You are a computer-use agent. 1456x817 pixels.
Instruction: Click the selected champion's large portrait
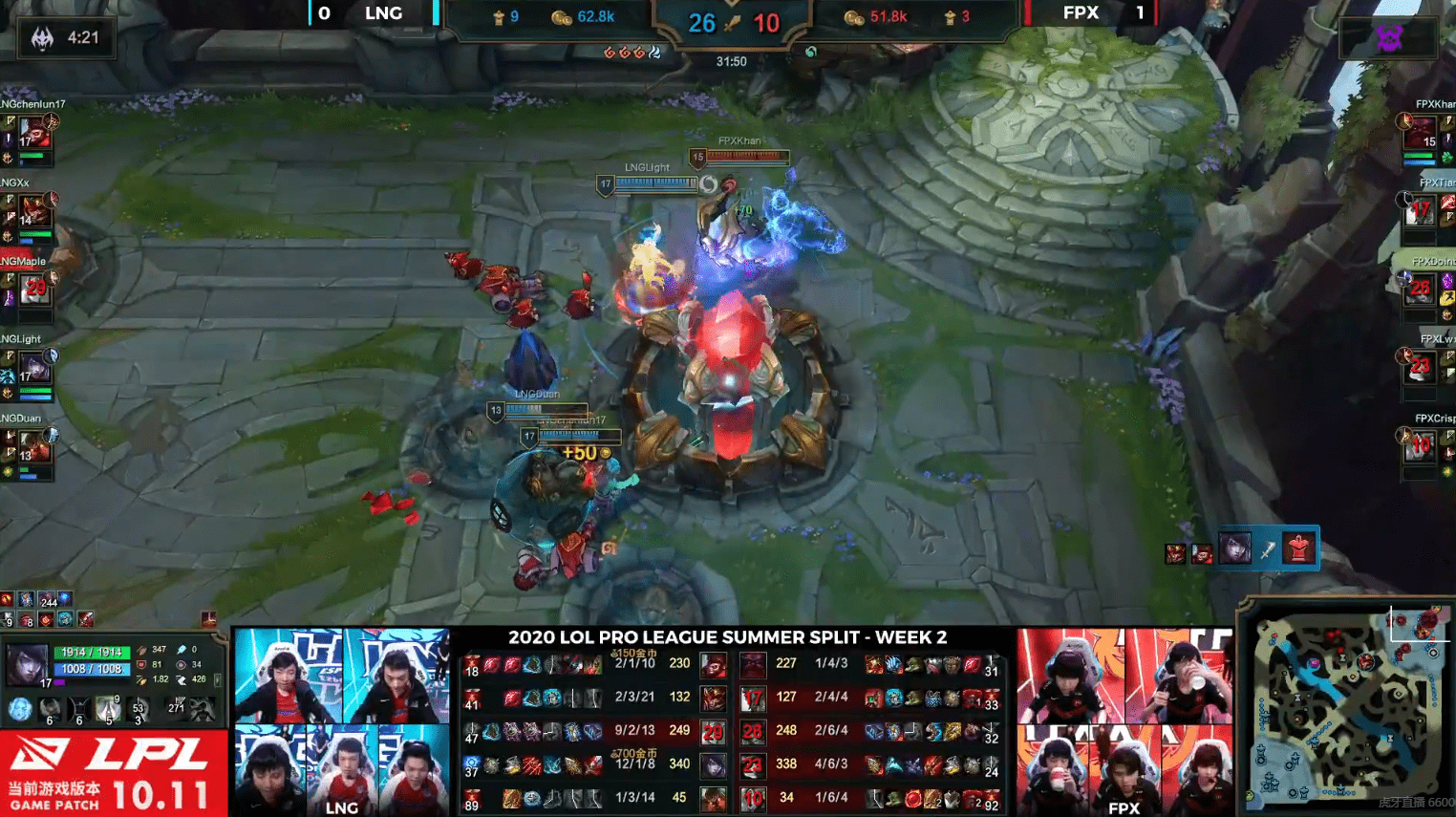coord(28,663)
